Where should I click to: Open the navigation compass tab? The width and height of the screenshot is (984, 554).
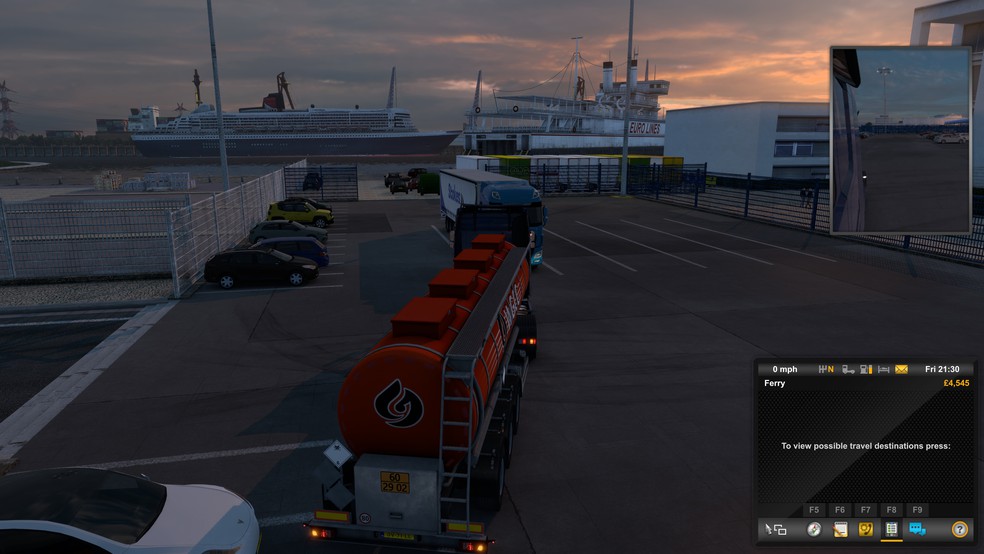pyautogui.click(x=814, y=529)
